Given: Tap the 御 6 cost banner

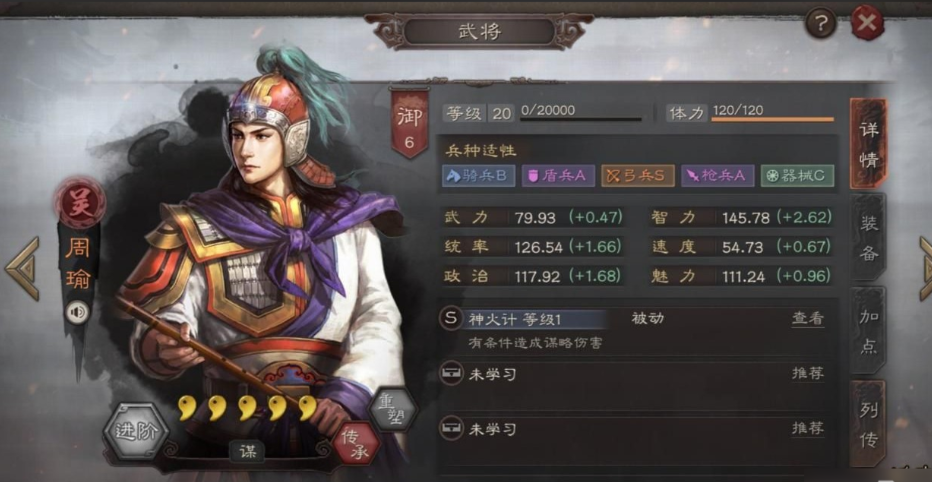Looking at the screenshot, I should (x=408, y=124).
